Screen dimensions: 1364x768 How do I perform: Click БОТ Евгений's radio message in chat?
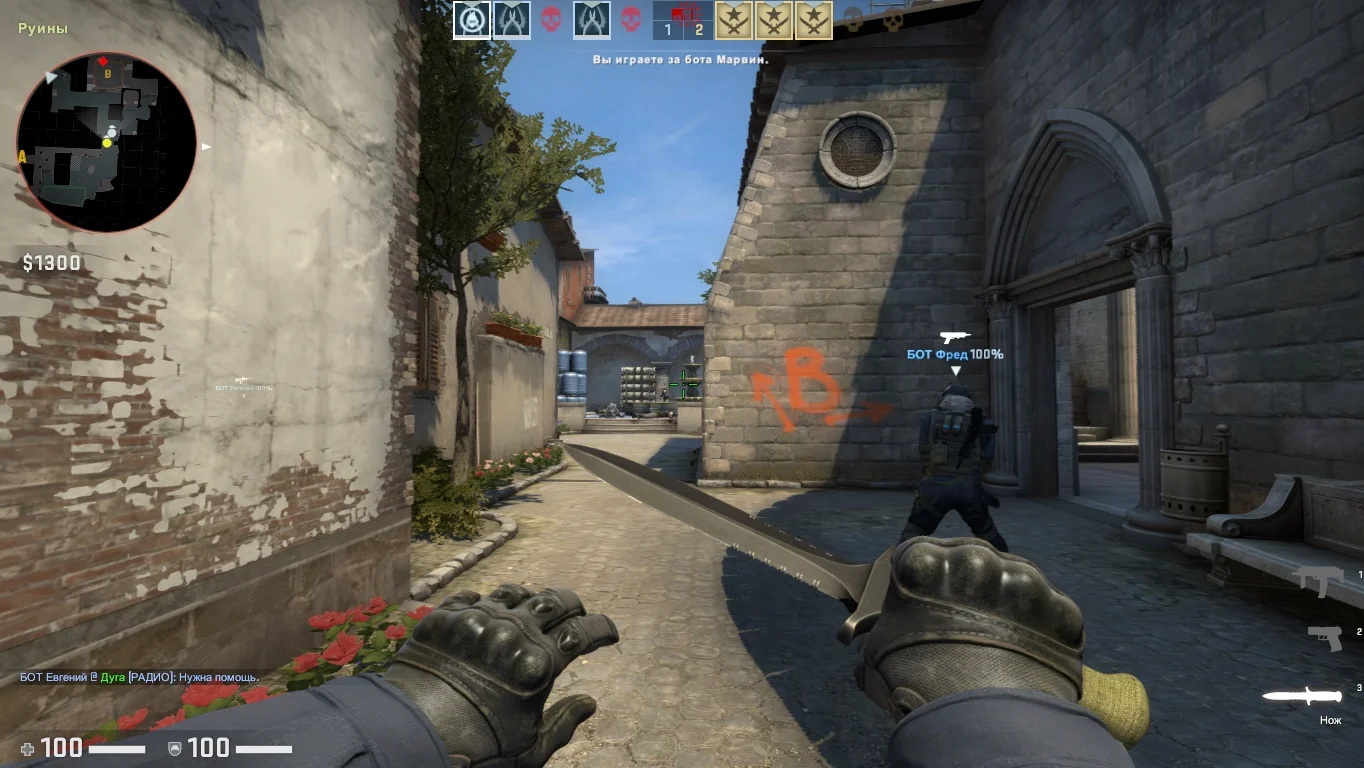point(138,677)
